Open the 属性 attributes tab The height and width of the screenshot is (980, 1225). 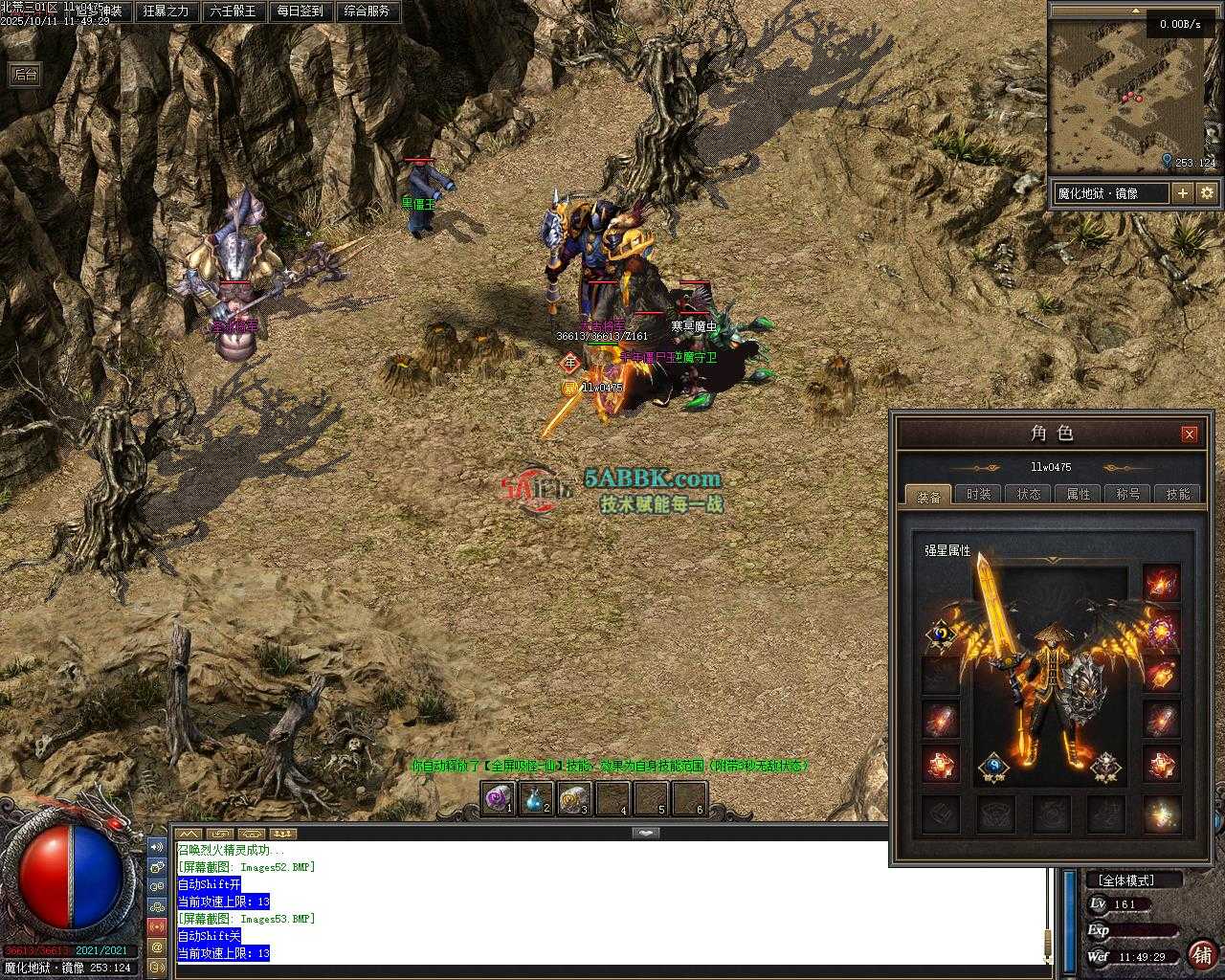(1079, 494)
